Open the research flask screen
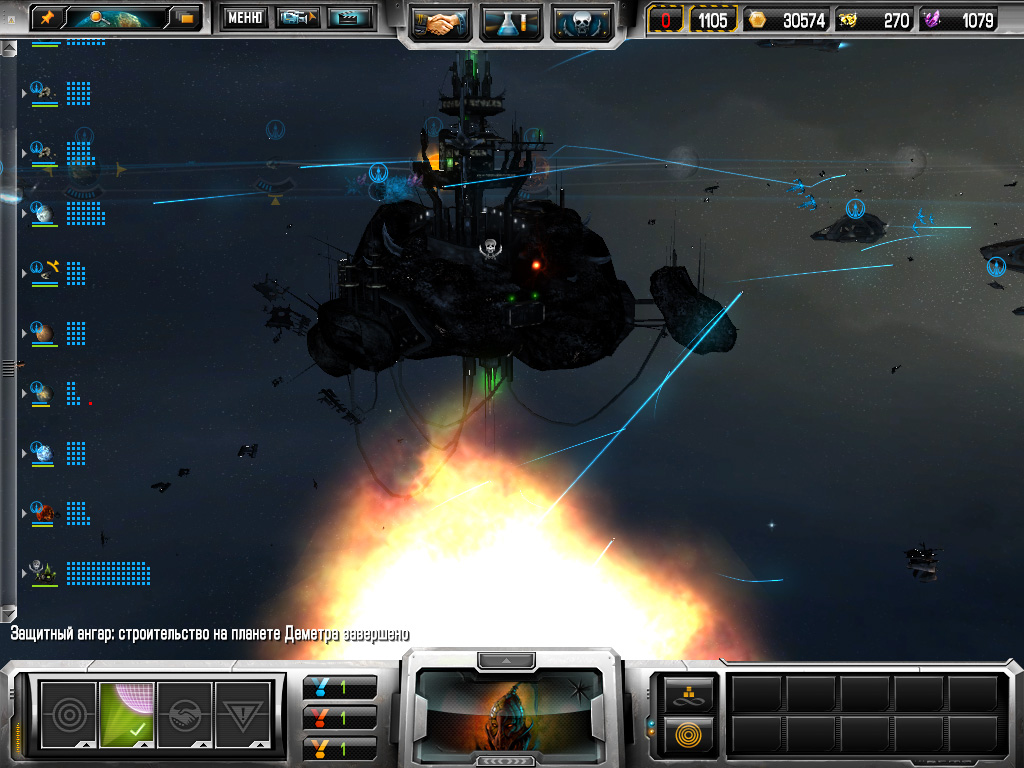Screen dimensions: 1024x768 [511, 22]
